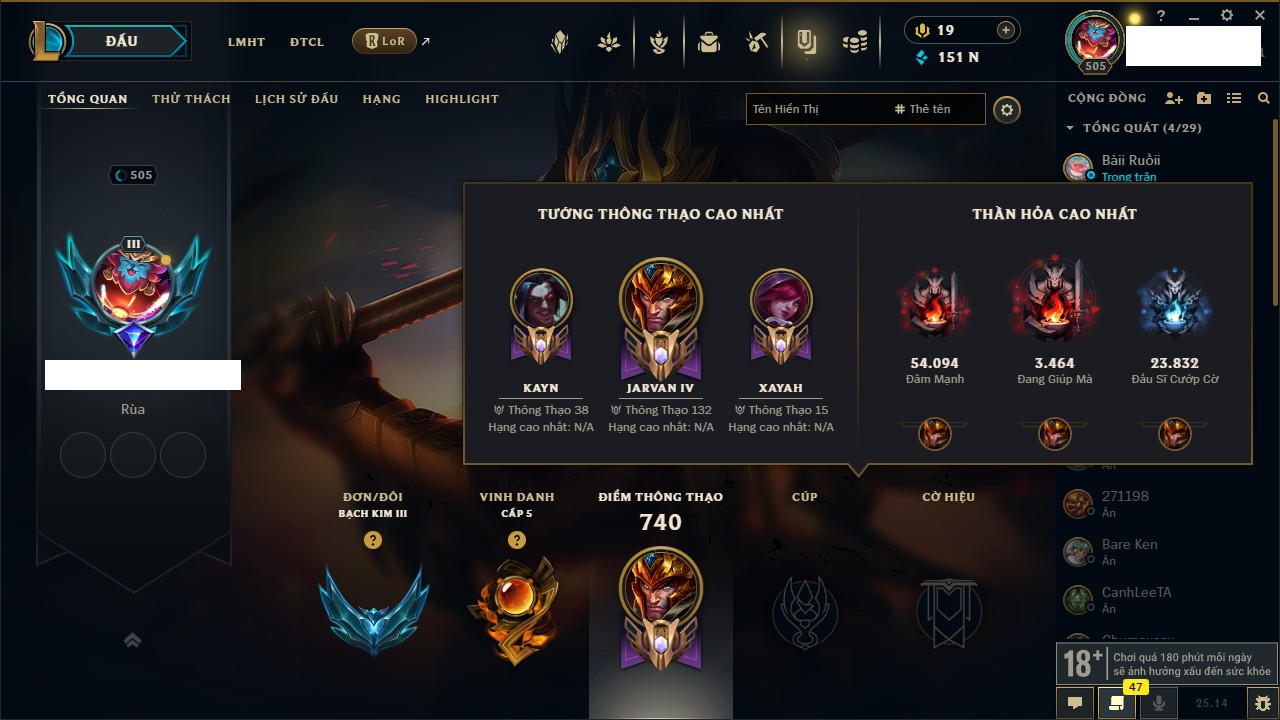Open the coin stack store icon

[855, 42]
